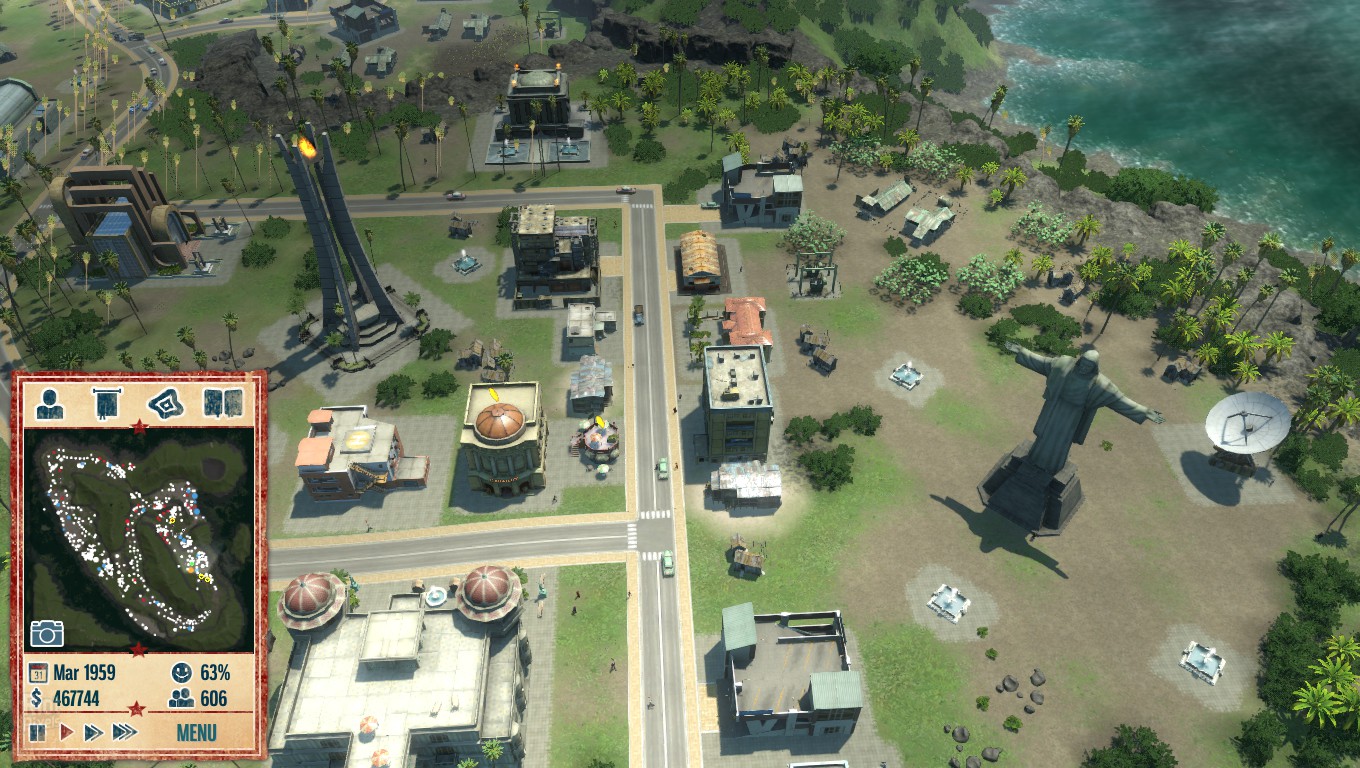Viewport: 1360px width, 768px height.
Task: Open the MENU button
Action: (x=196, y=732)
